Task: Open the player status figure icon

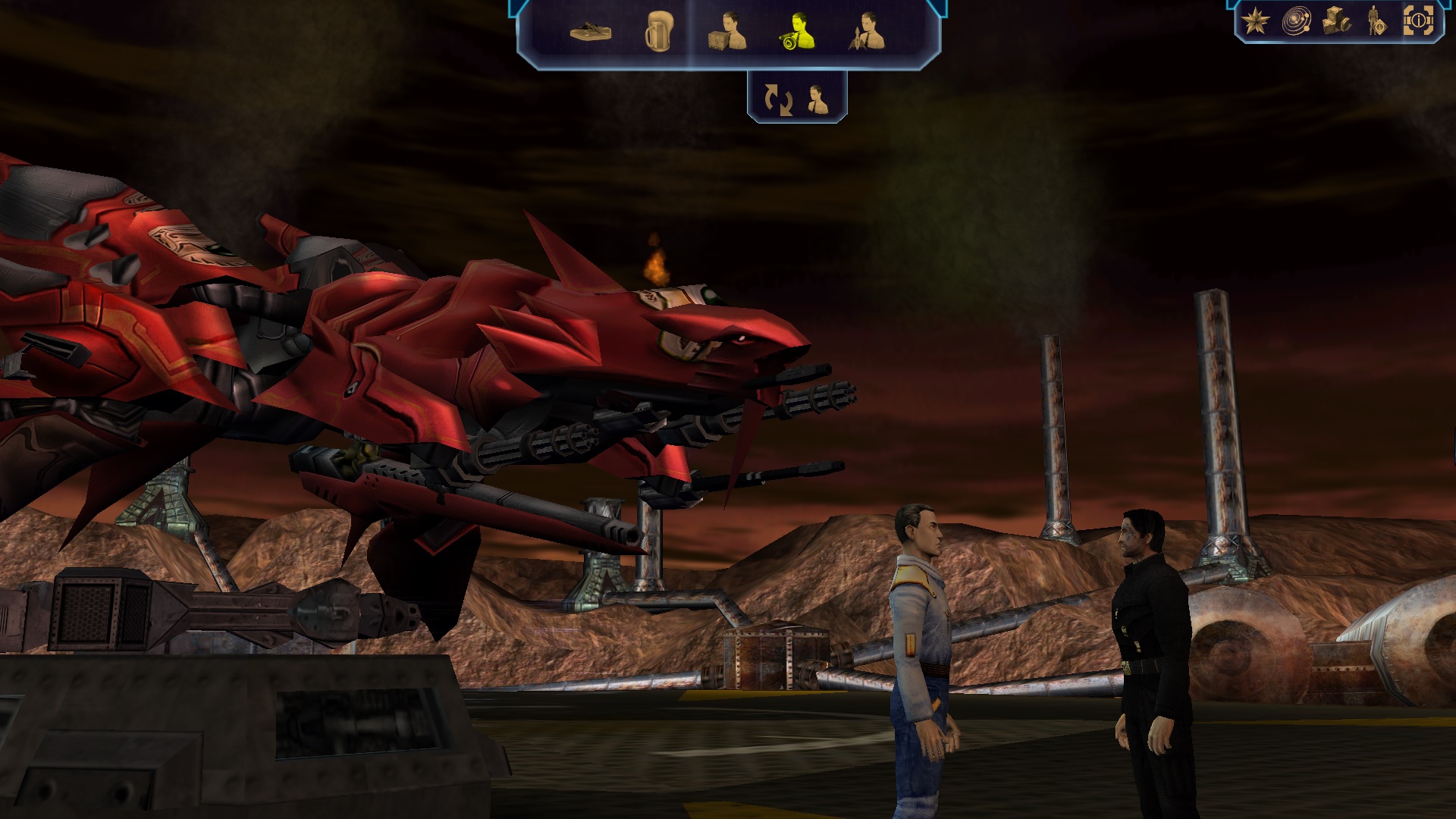Action: (x=1376, y=21)
